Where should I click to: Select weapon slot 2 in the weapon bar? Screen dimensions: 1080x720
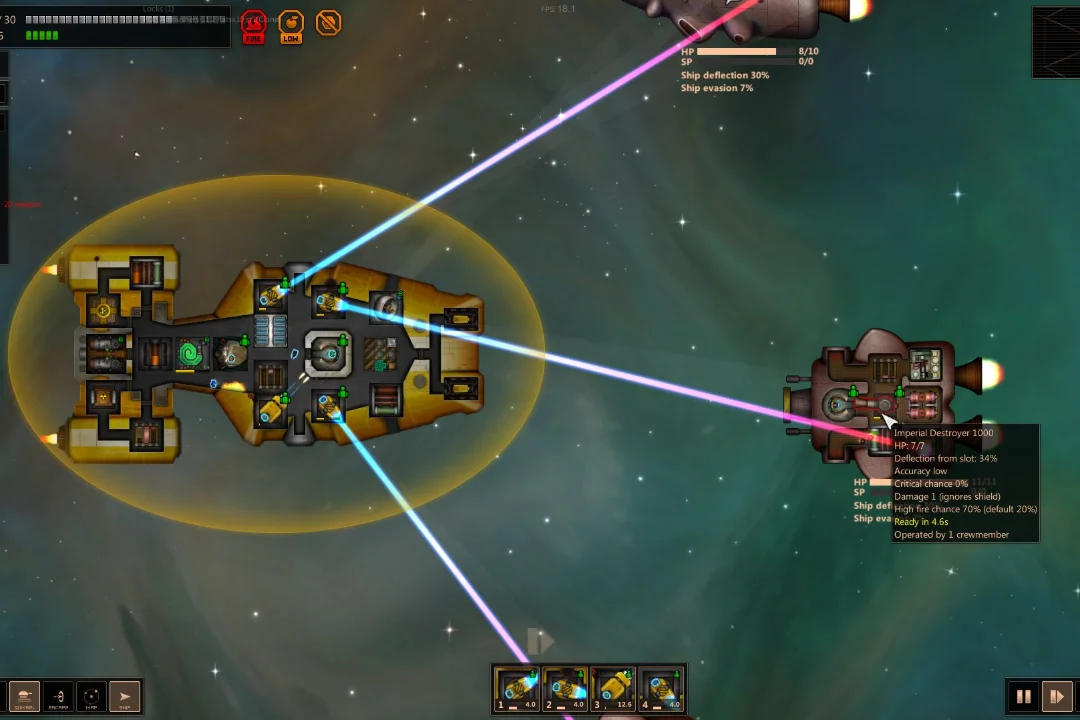click(x=565, y=689)
